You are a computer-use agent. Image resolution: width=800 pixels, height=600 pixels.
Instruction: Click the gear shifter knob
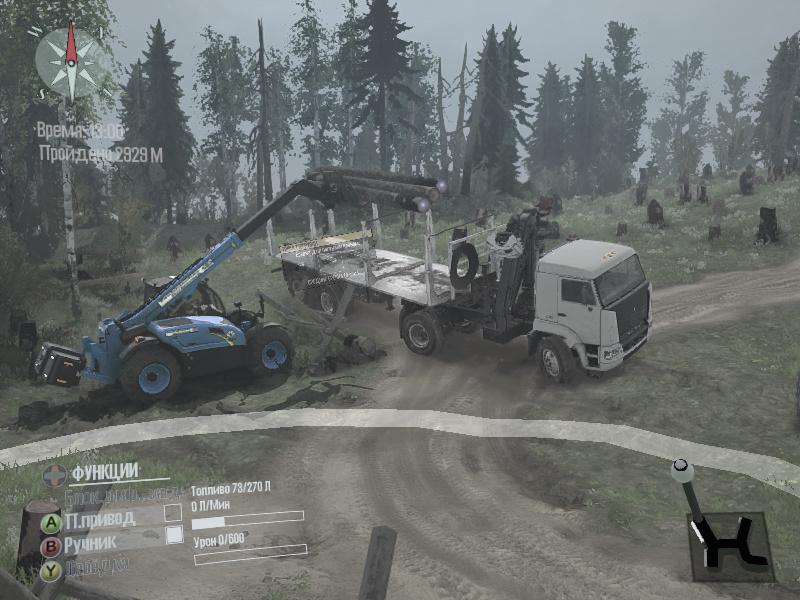[x=681, y=468]
